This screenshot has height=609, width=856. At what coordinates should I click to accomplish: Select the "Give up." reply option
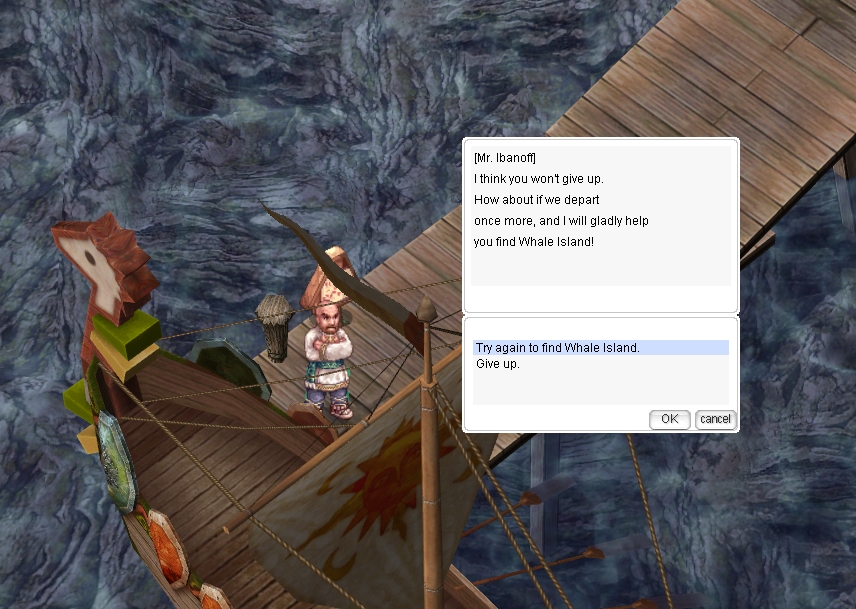(498, 364)
